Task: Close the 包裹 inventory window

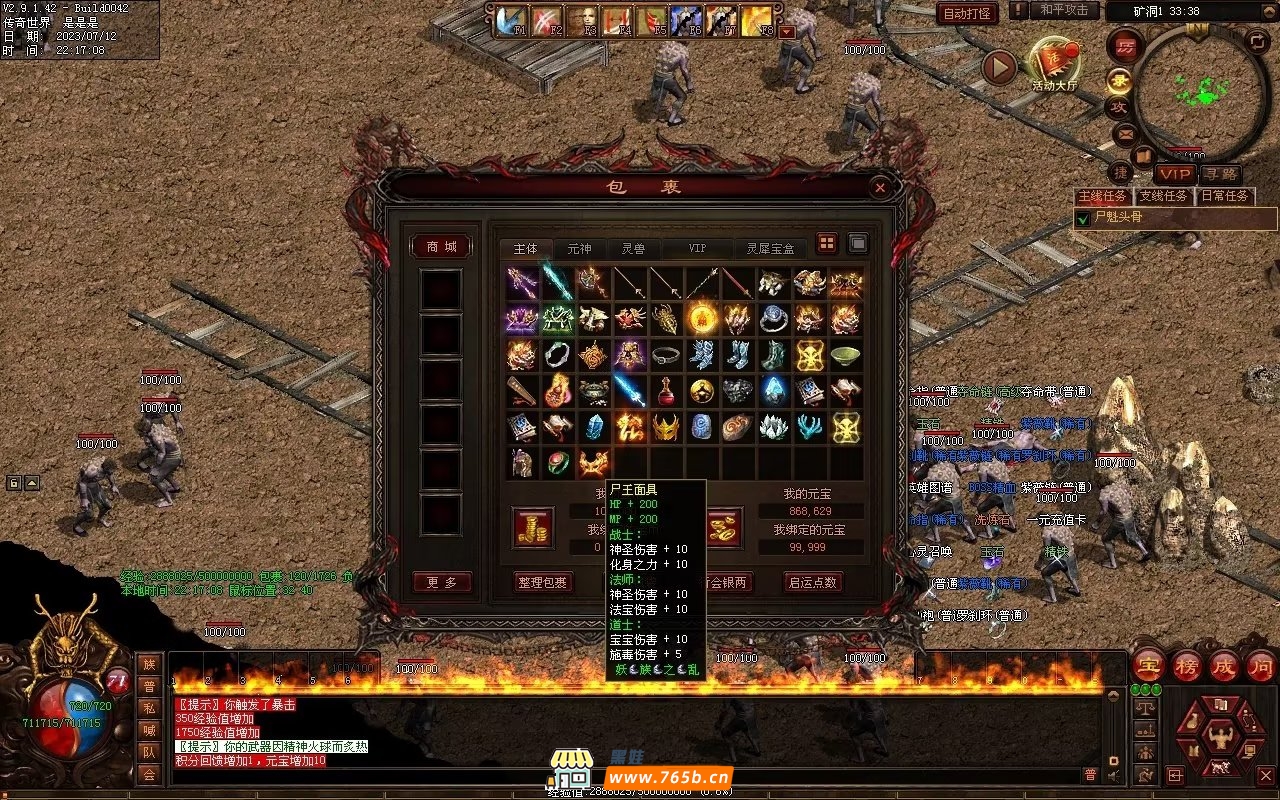Action: (x=880, y=187)
